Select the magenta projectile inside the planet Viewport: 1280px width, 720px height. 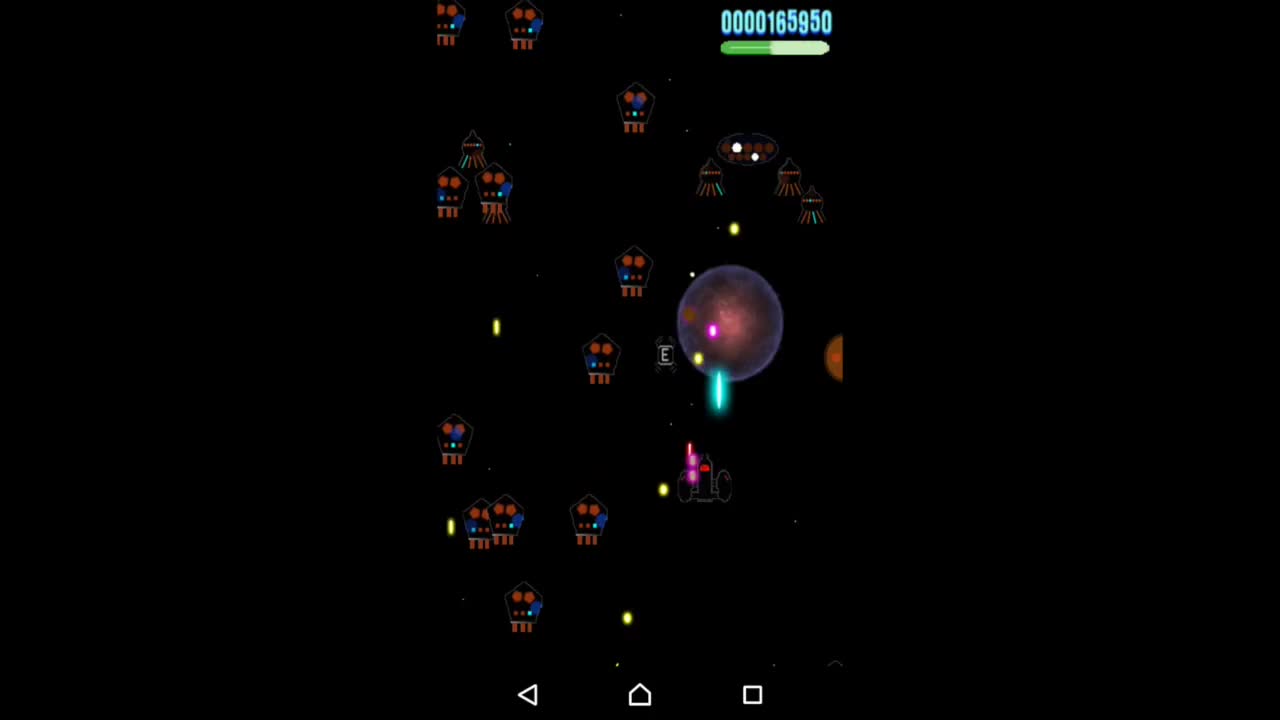point(711,331)
